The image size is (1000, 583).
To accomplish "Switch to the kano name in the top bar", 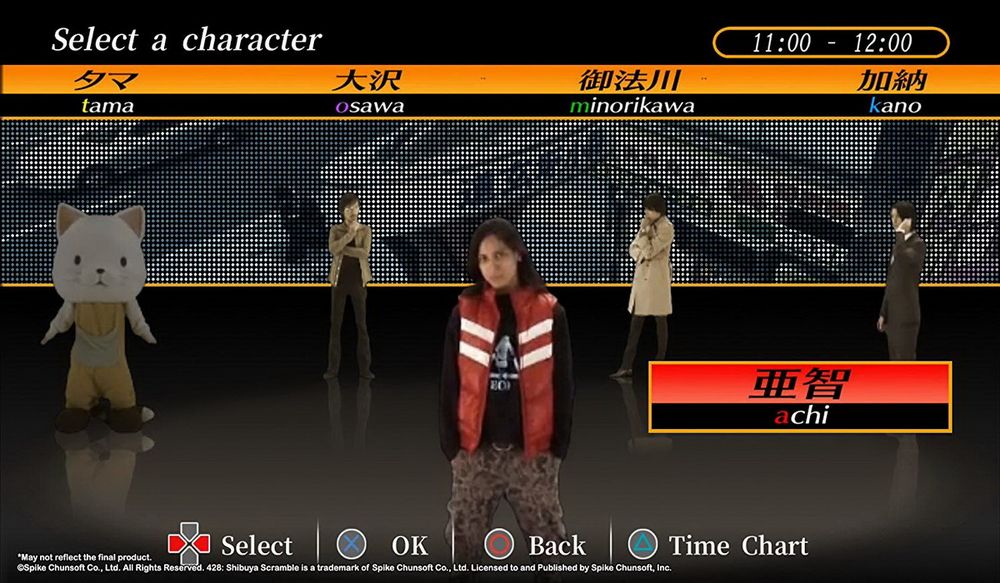I will [x=894, y=91].
